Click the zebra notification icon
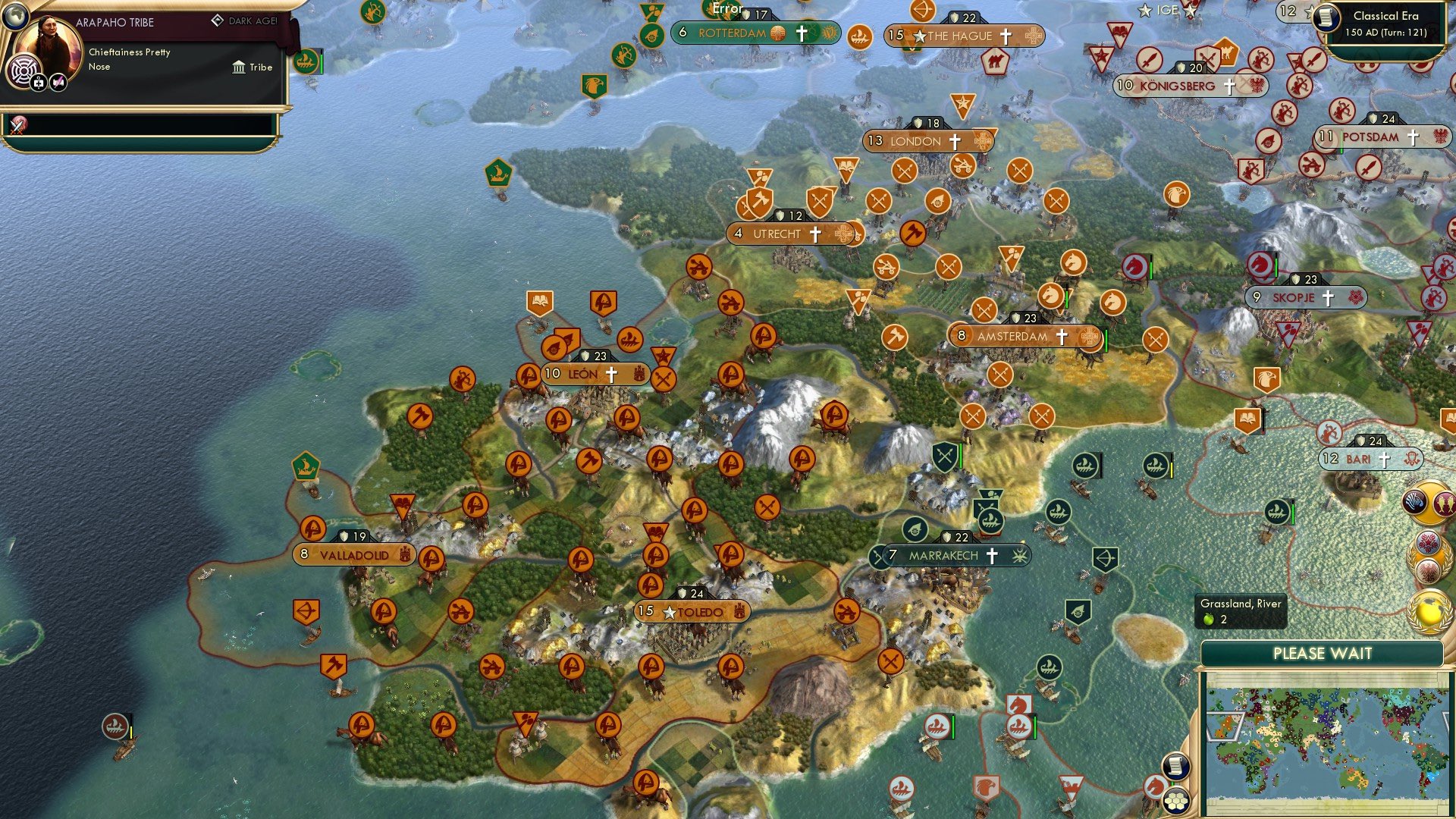Screen dimensions: 1456x819 click(x=1415, y=501)
